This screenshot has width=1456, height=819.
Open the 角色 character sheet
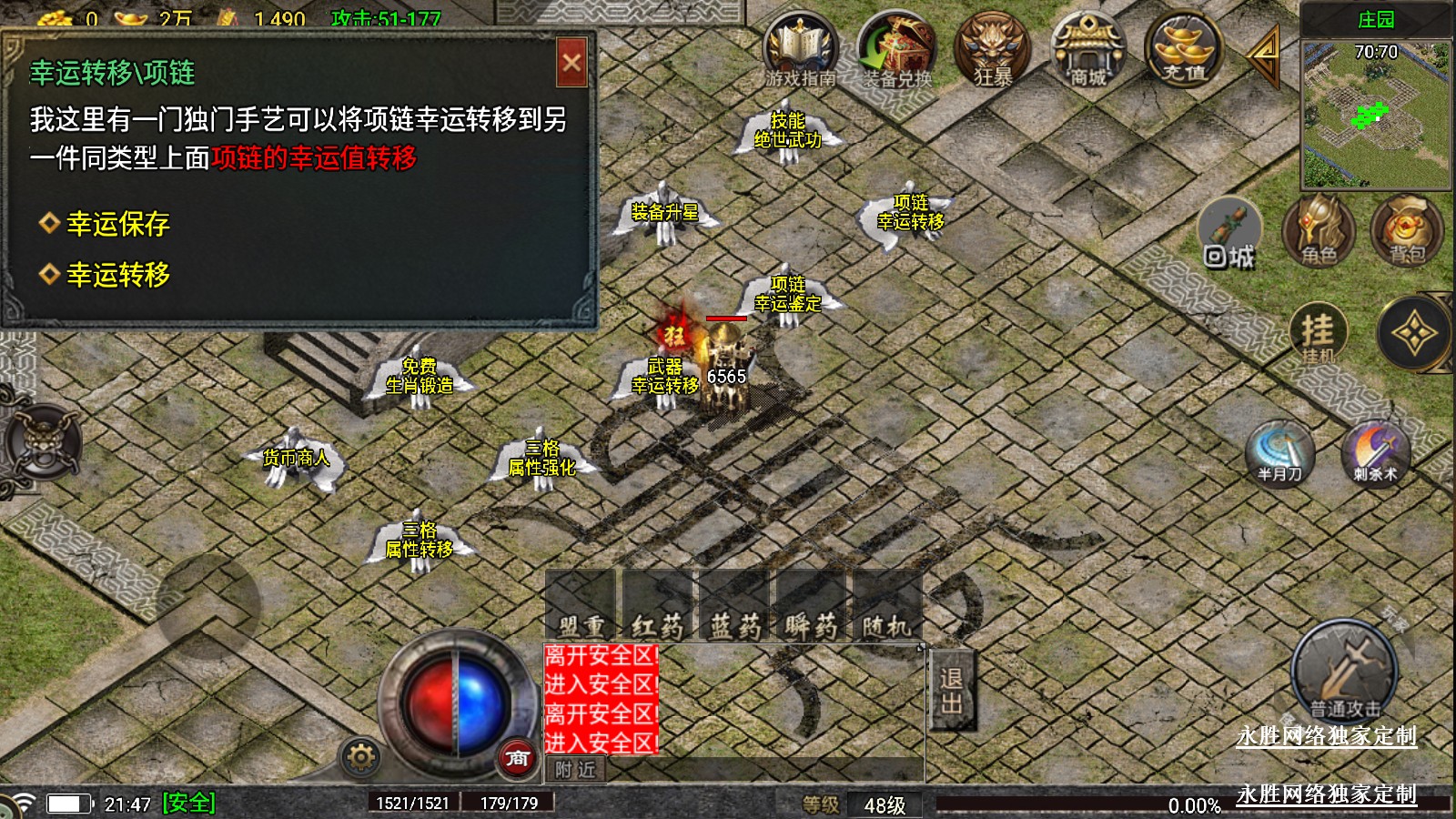pos(1319,229)
